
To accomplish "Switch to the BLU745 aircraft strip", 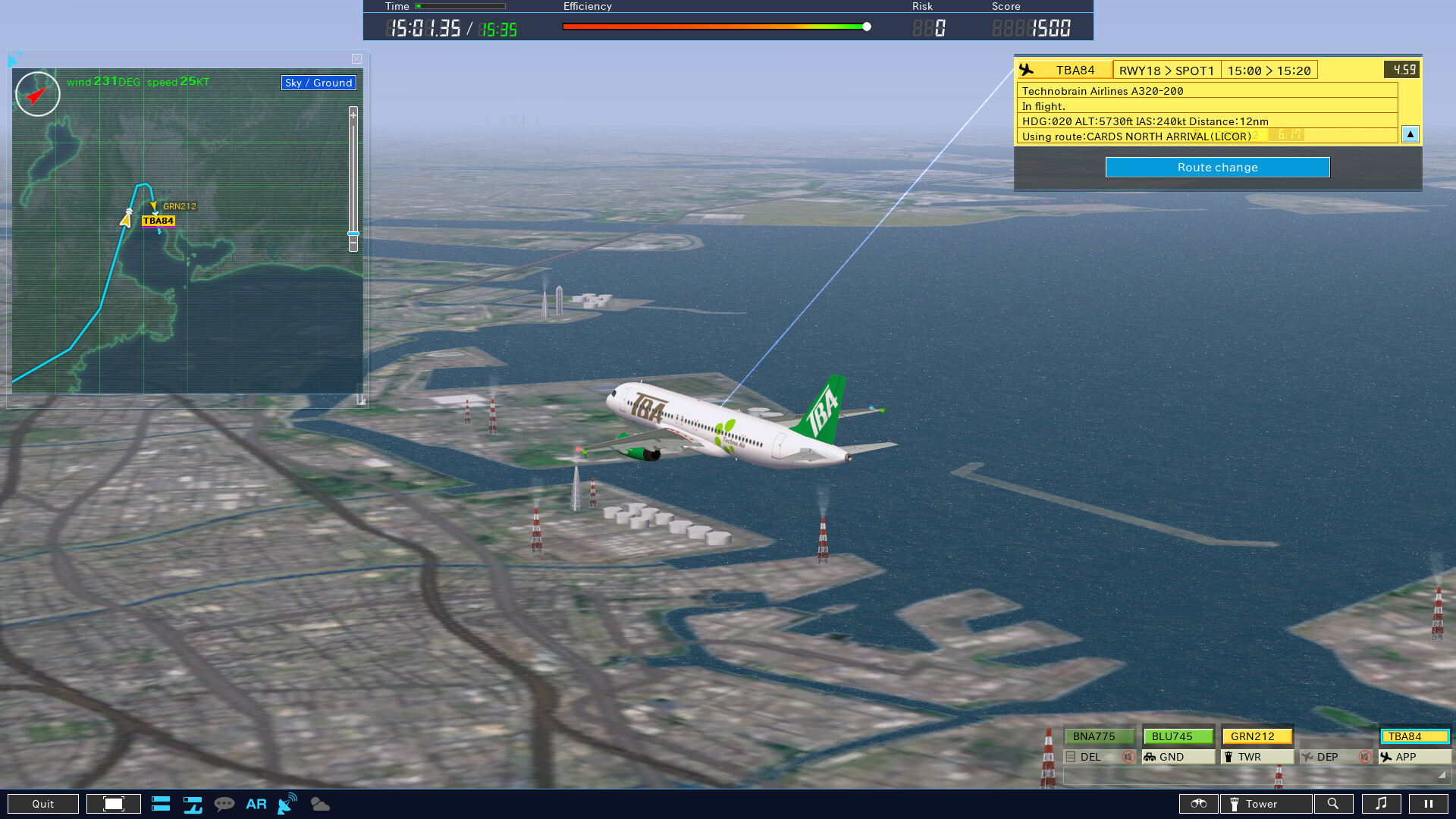I will tap(1177, 736).
